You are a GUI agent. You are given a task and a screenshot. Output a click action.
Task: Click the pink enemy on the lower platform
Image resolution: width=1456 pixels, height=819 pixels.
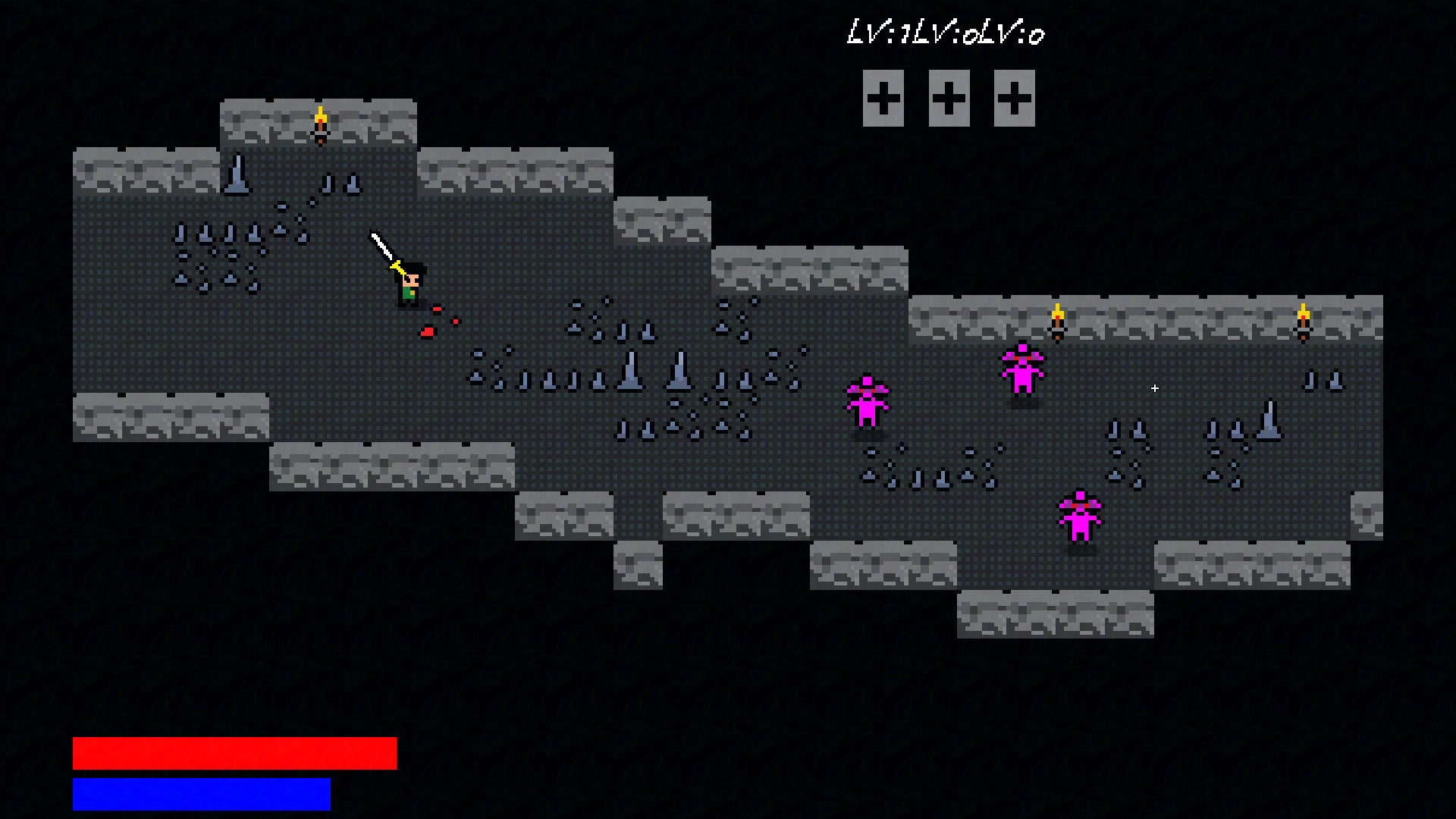1081,516
